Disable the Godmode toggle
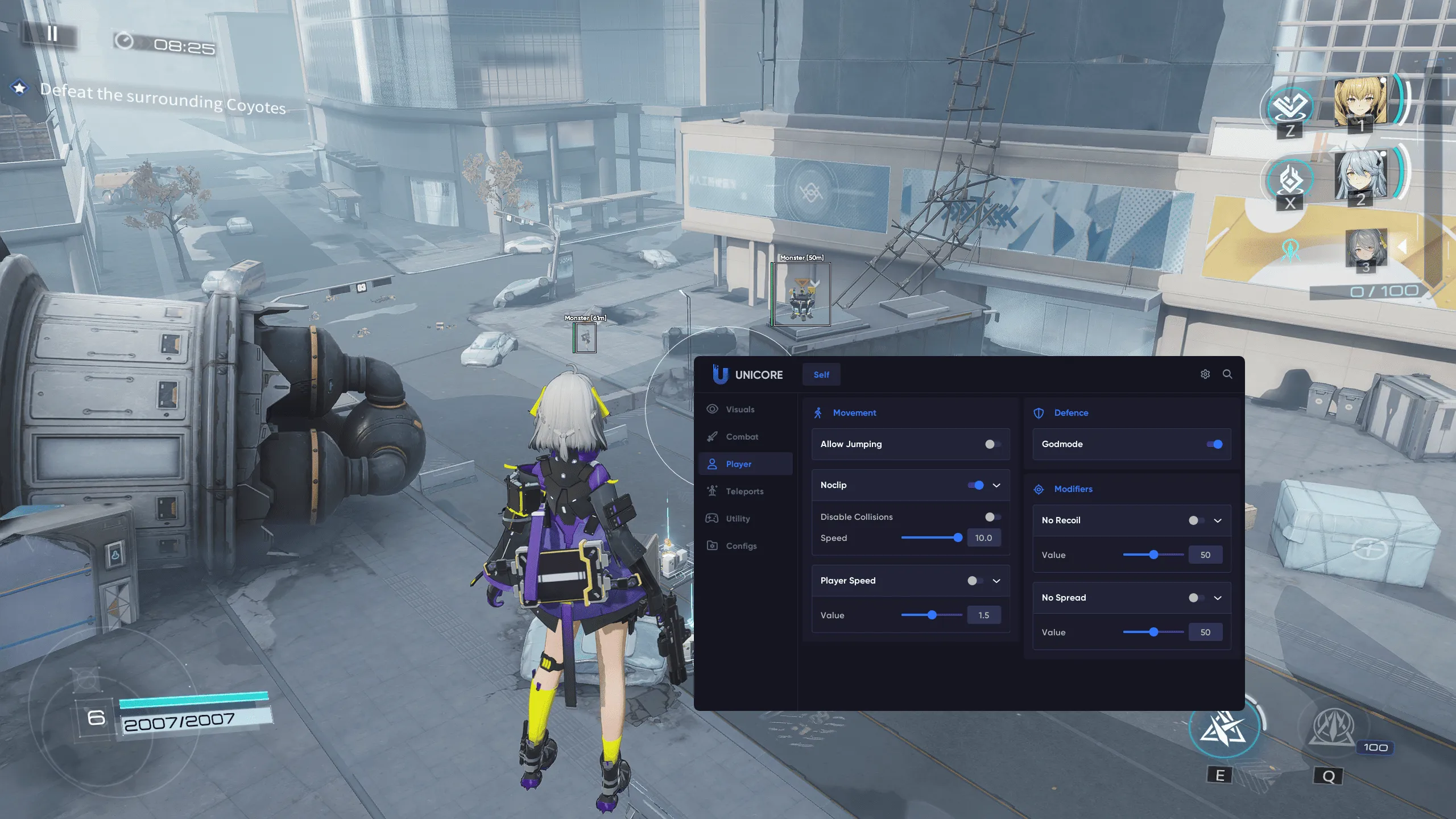 click(x=1214, y=444)
